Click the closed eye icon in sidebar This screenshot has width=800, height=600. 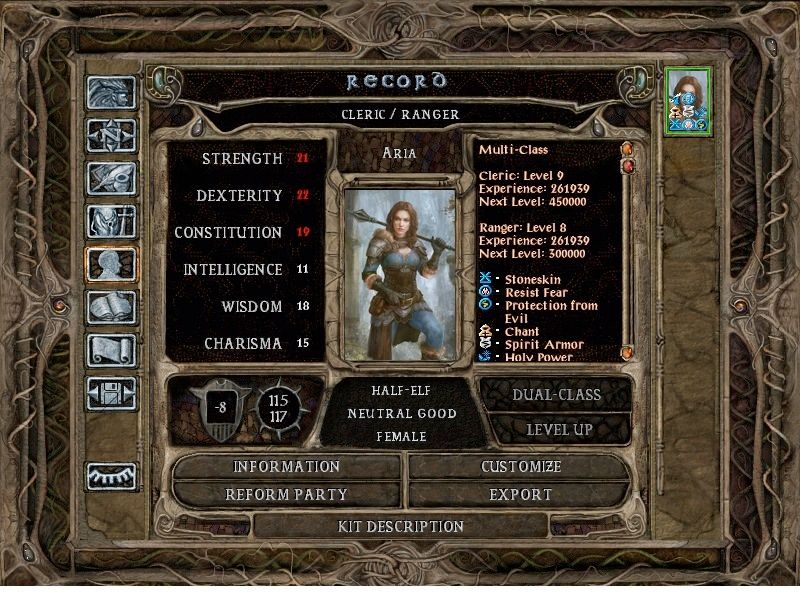coord(110,476)
